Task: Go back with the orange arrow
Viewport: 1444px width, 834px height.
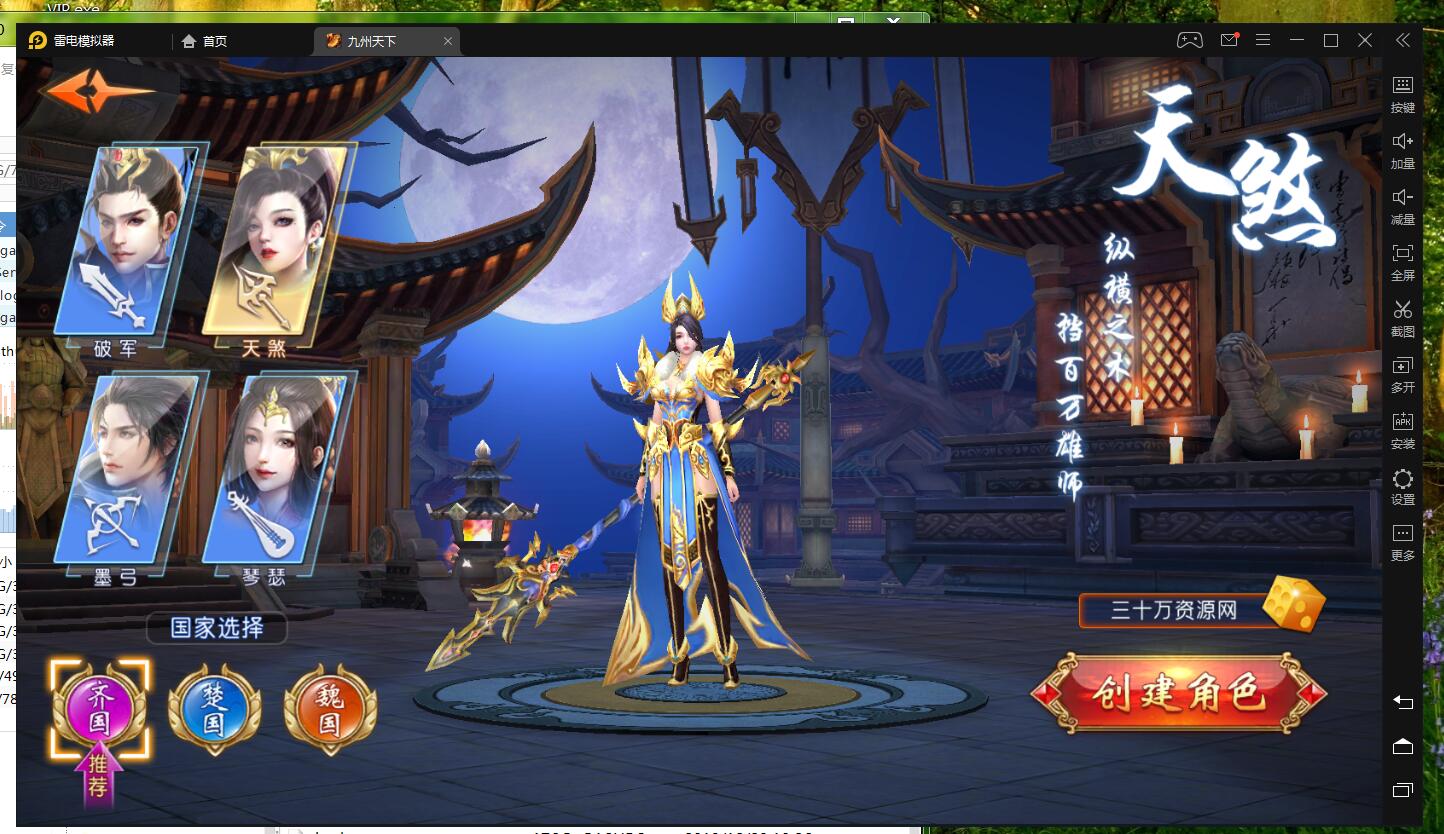Action: tap(97, 92)
